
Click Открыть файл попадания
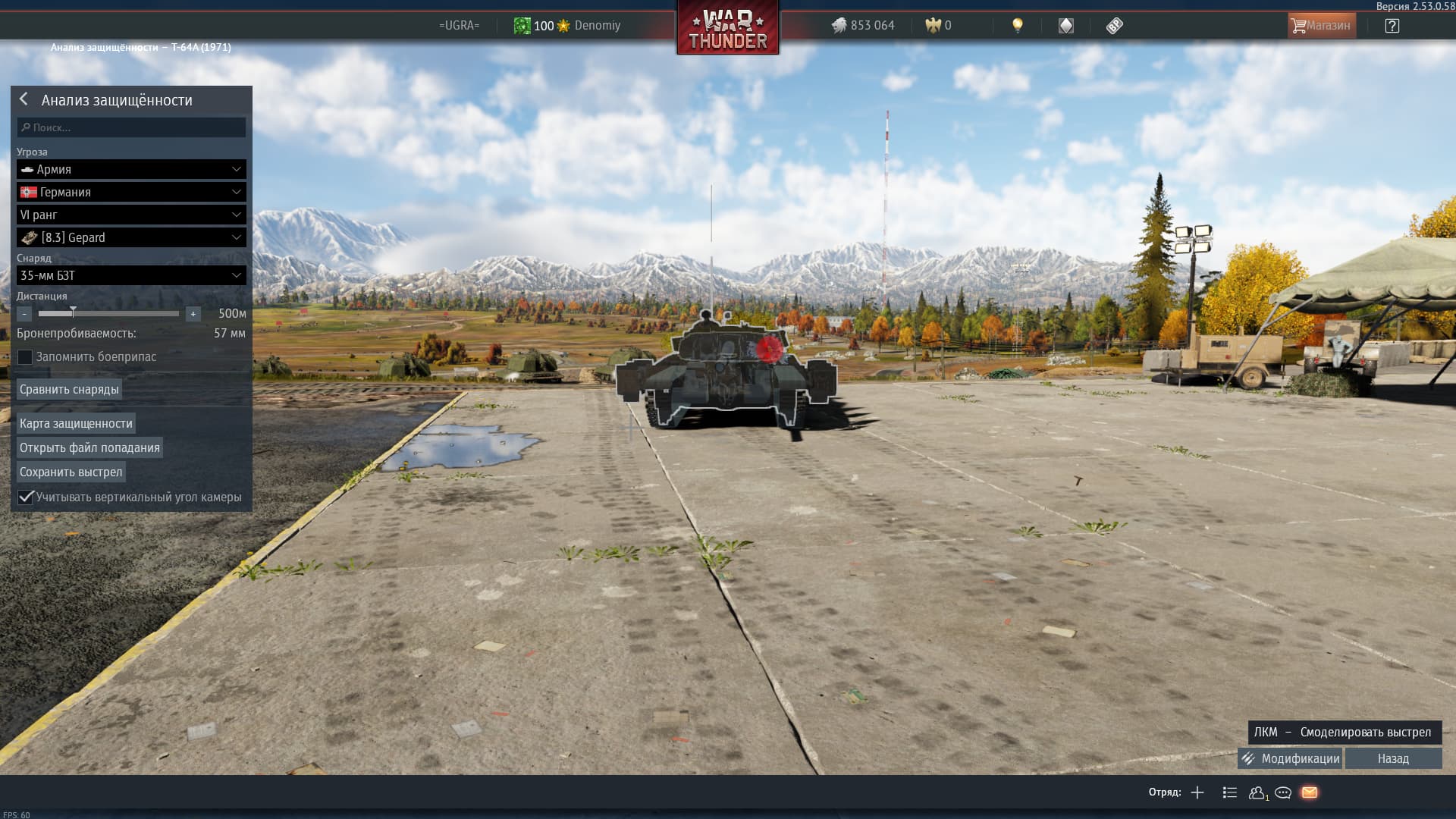tap(89, 447)
